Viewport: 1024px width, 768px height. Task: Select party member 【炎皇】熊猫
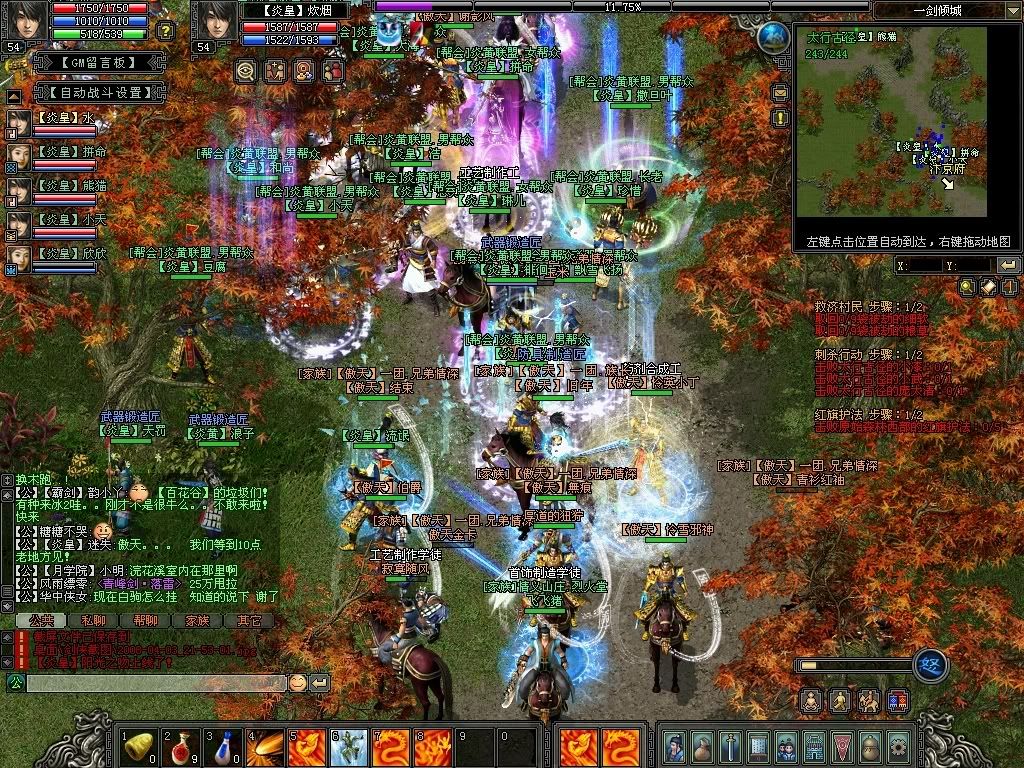[x=67, y=185]
